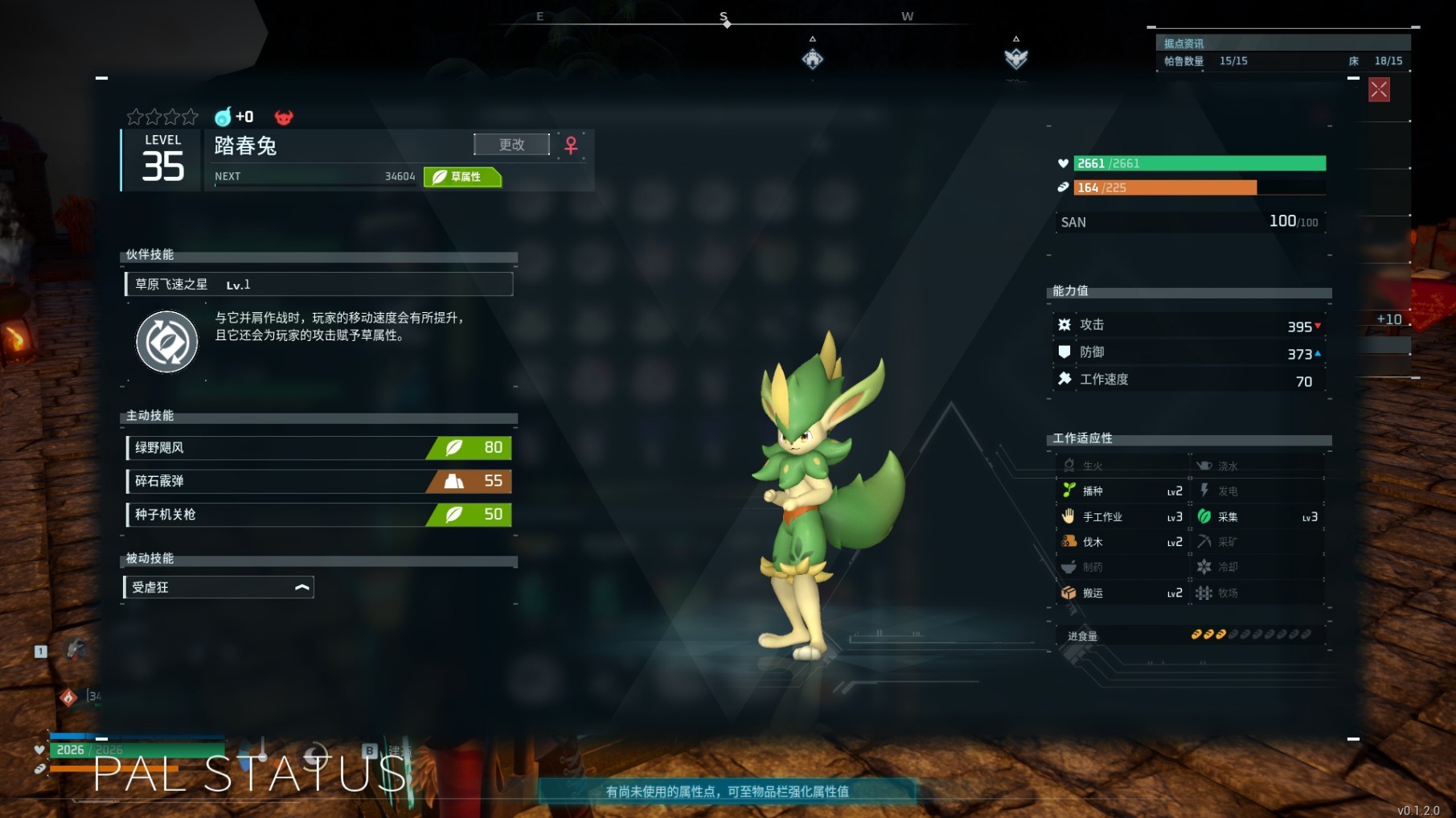Select the 采集 gathering work icon
The width and height of the screenshot is (1456, 818).
1204,516
